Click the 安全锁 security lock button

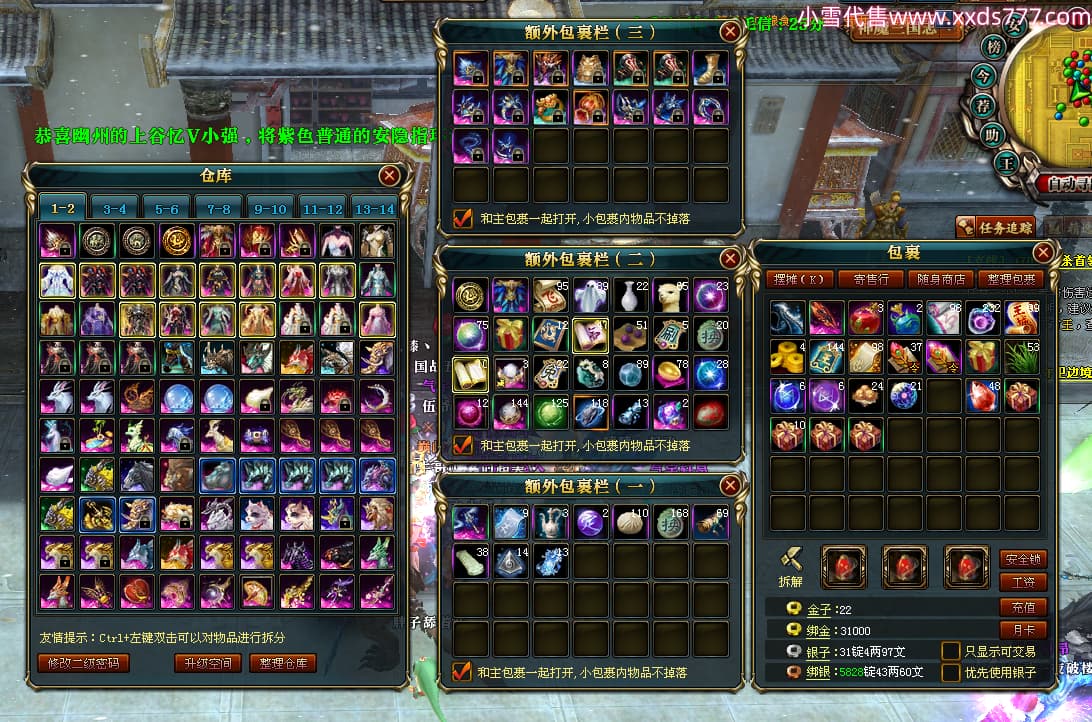[x=1023, y=559]
